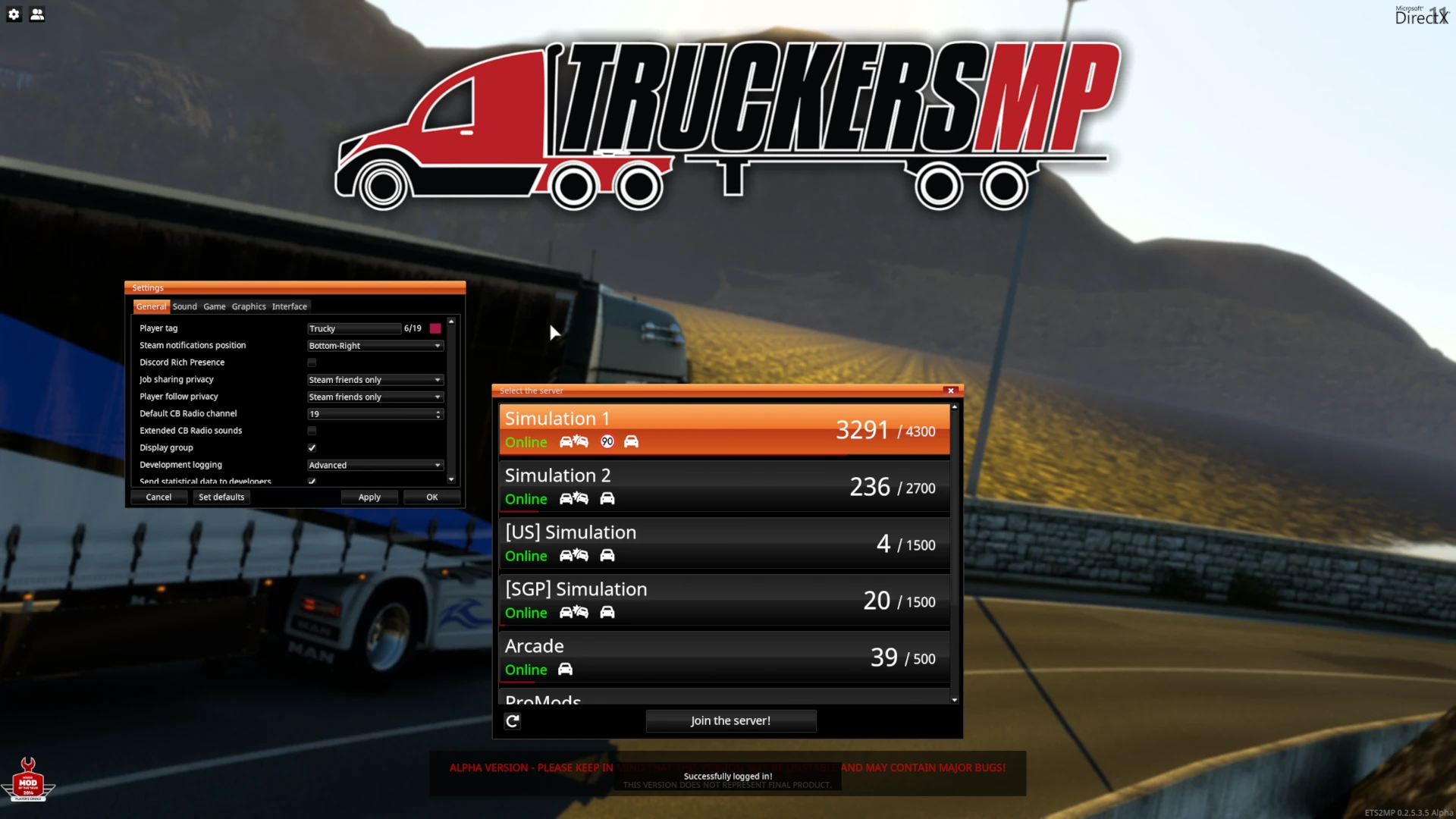1456x819 pixels.
Task: Uncheck the Display group checkbox
Action: click(x=312, y=448)
